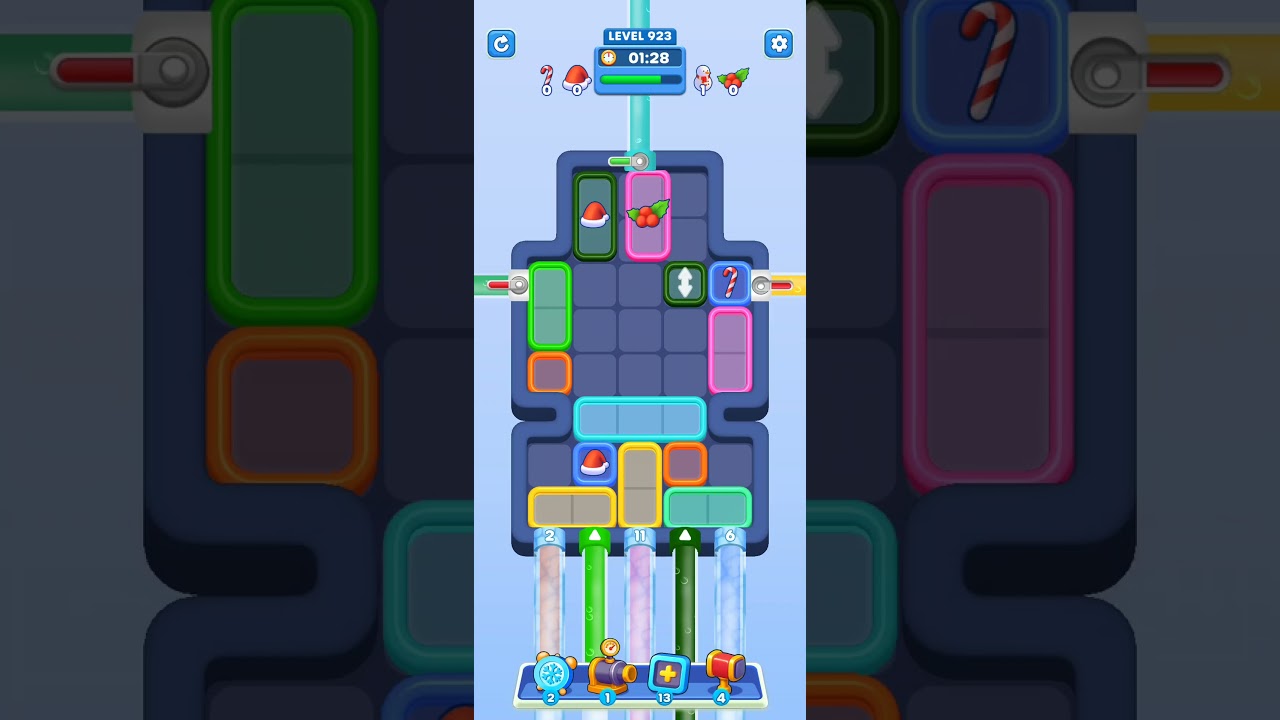Select the LEVEL 923 badge
This screenshot has height=720, width=1280.
tap(639, 36)
